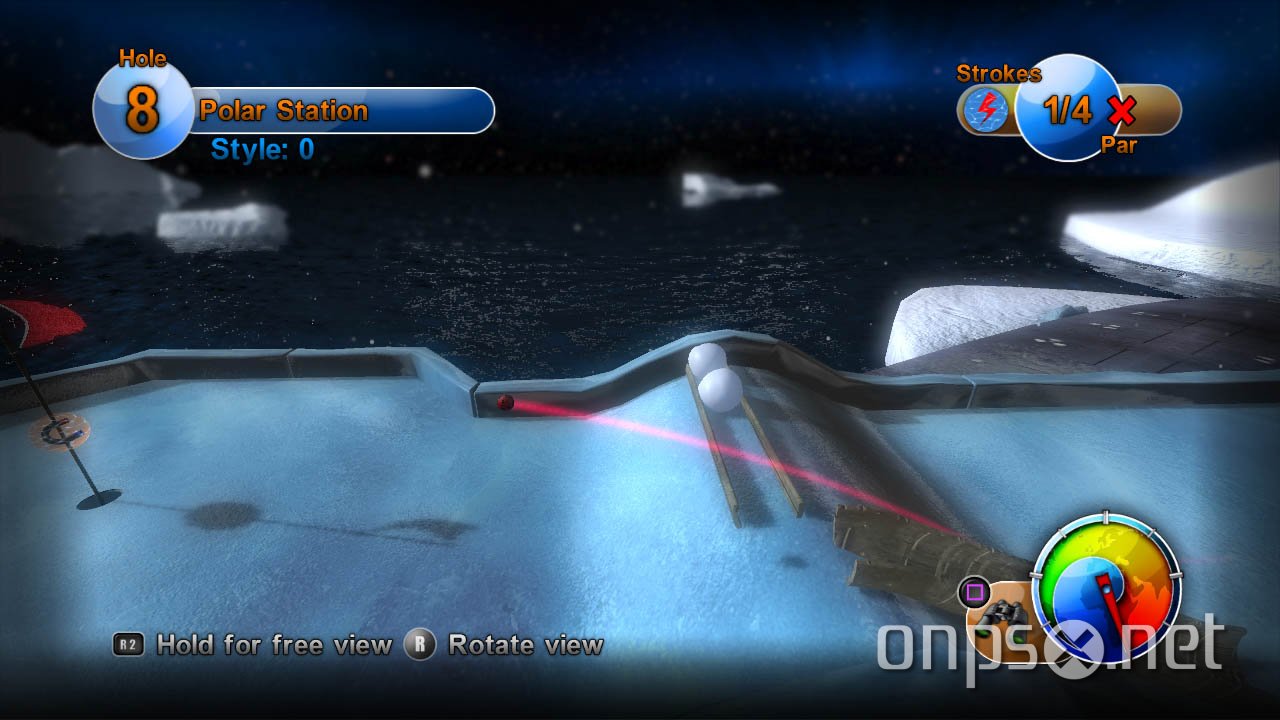Click the Style: 0 score label
Screen dimensions: 1280x720
pyautogui.click(x=261, y=147)
